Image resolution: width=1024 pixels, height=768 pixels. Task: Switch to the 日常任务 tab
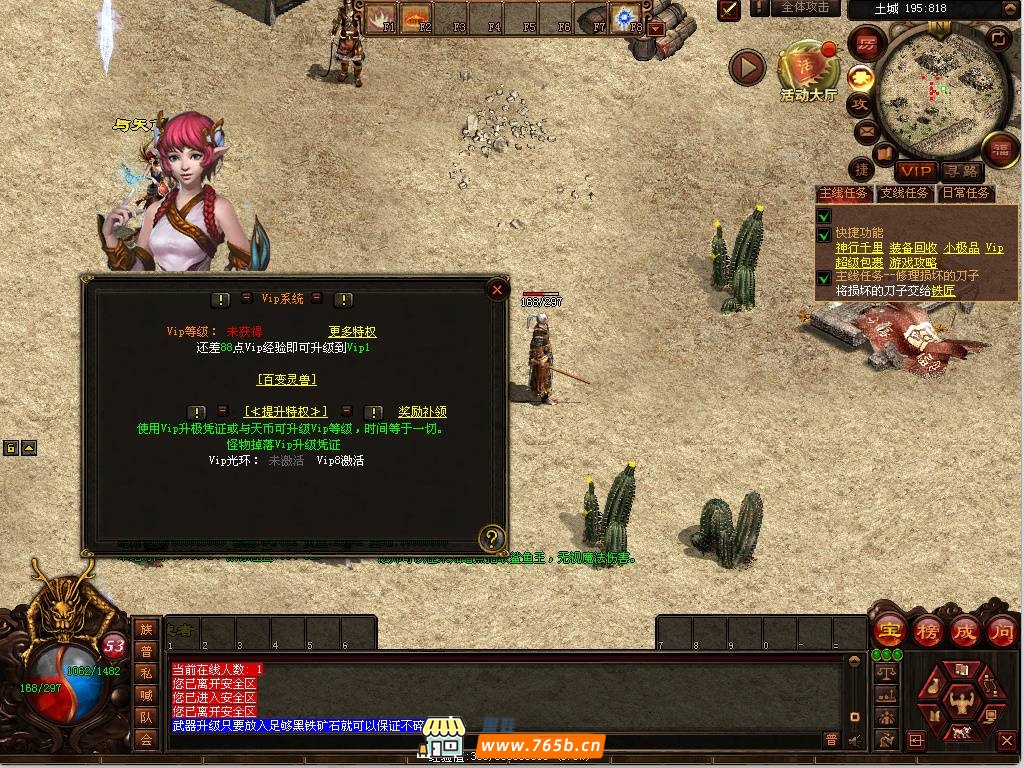[965, 193]
